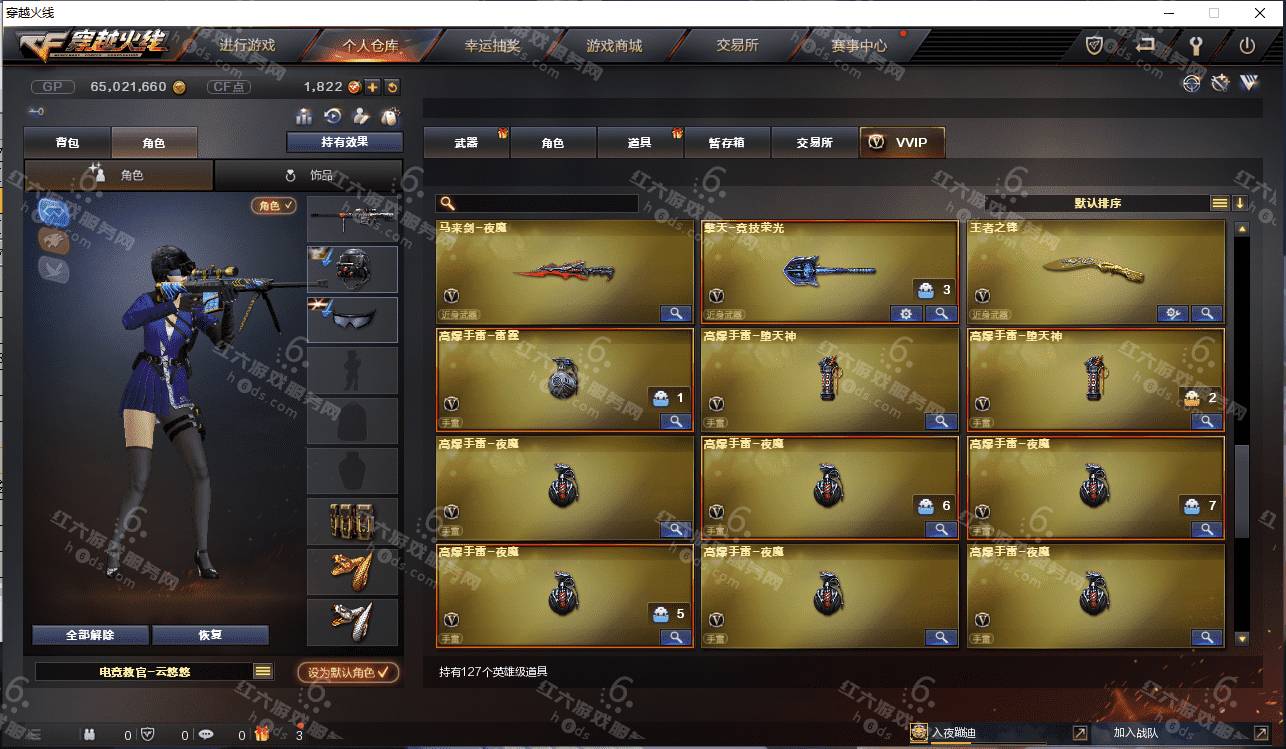This screenshot has width=1286, height=749.
Task: Open the 暂存箱 temporary storage tab
Action: (727, 143)
